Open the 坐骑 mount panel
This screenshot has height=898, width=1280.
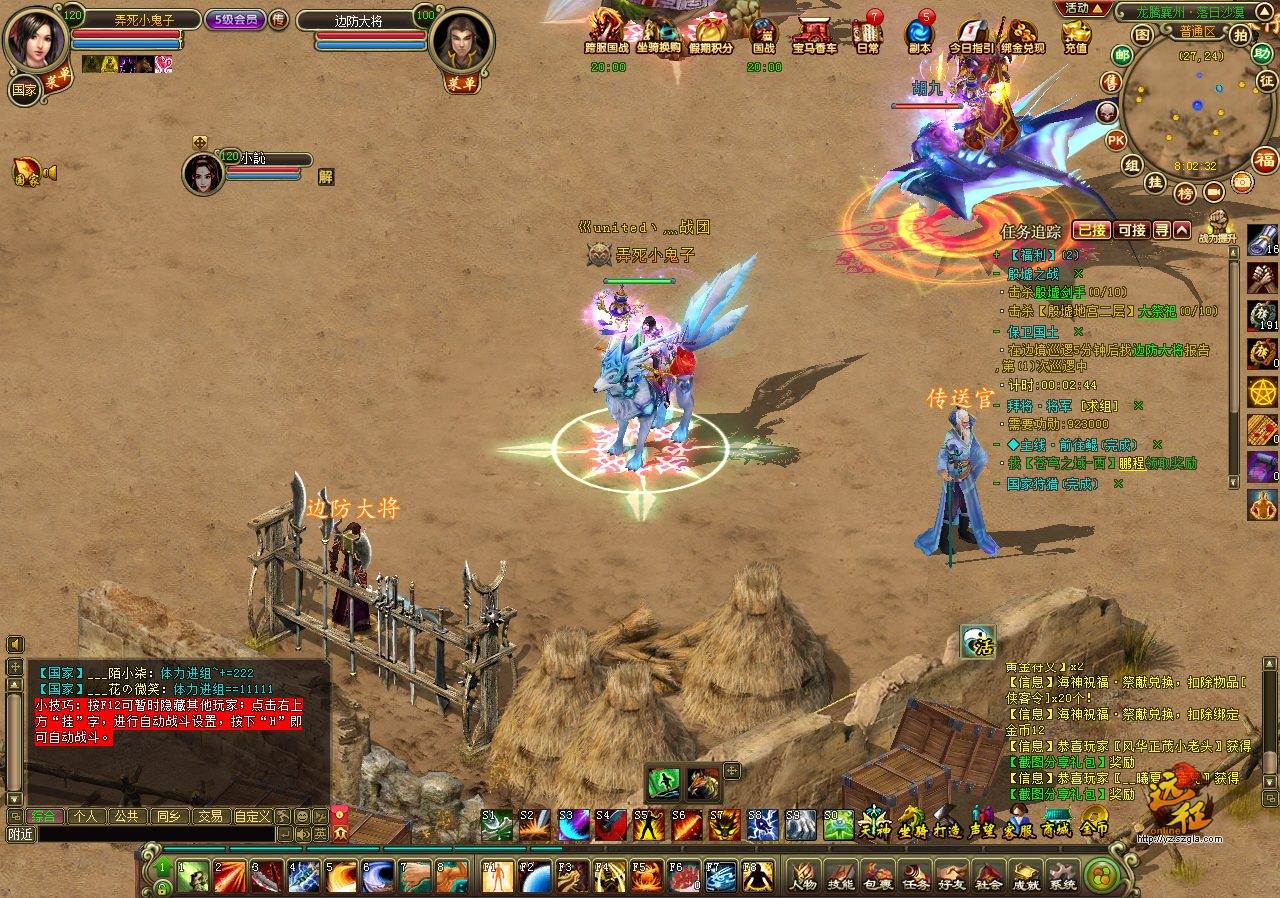(x=912, y=825)
